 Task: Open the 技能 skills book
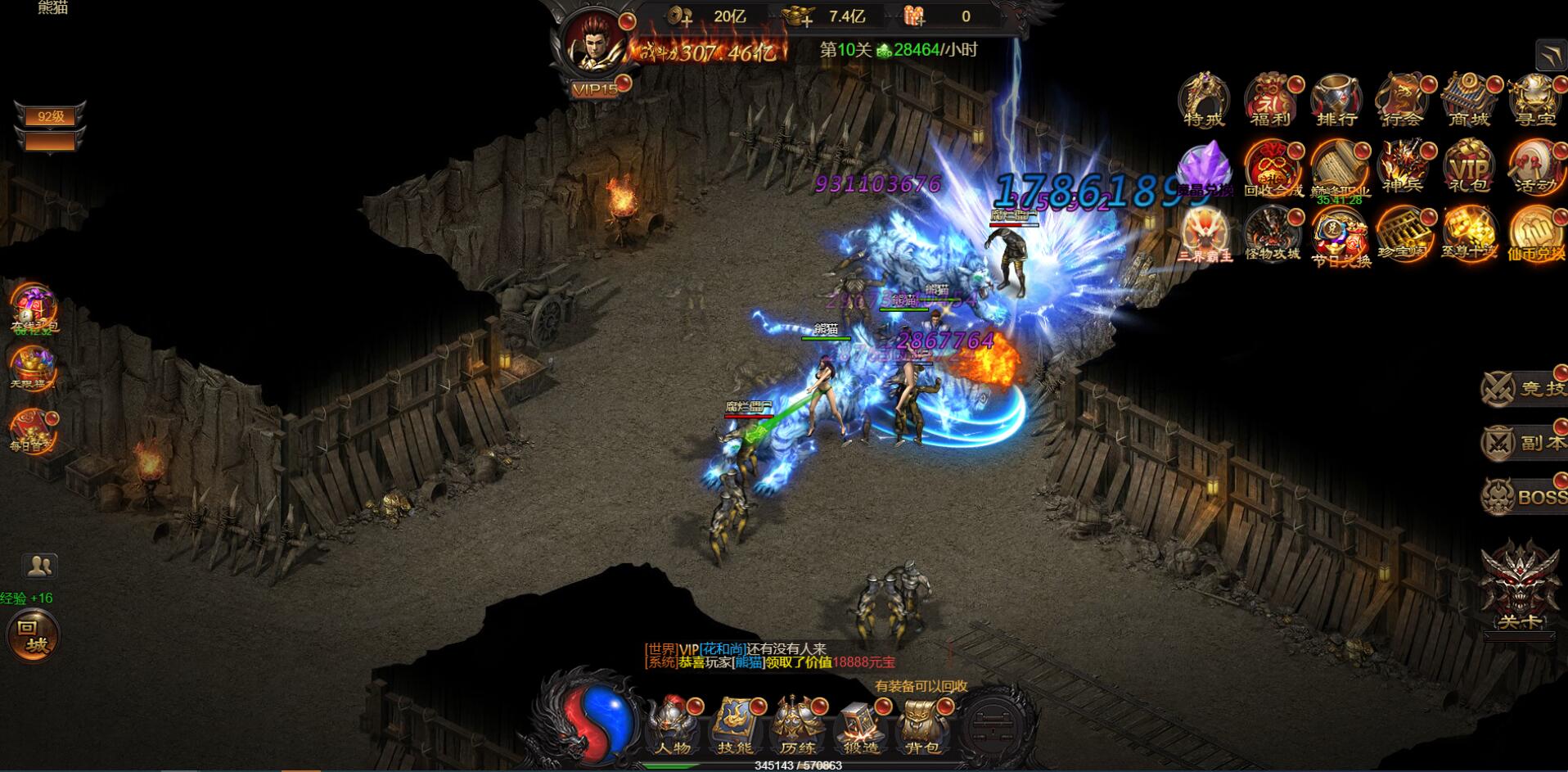click(x=735, y=725)
